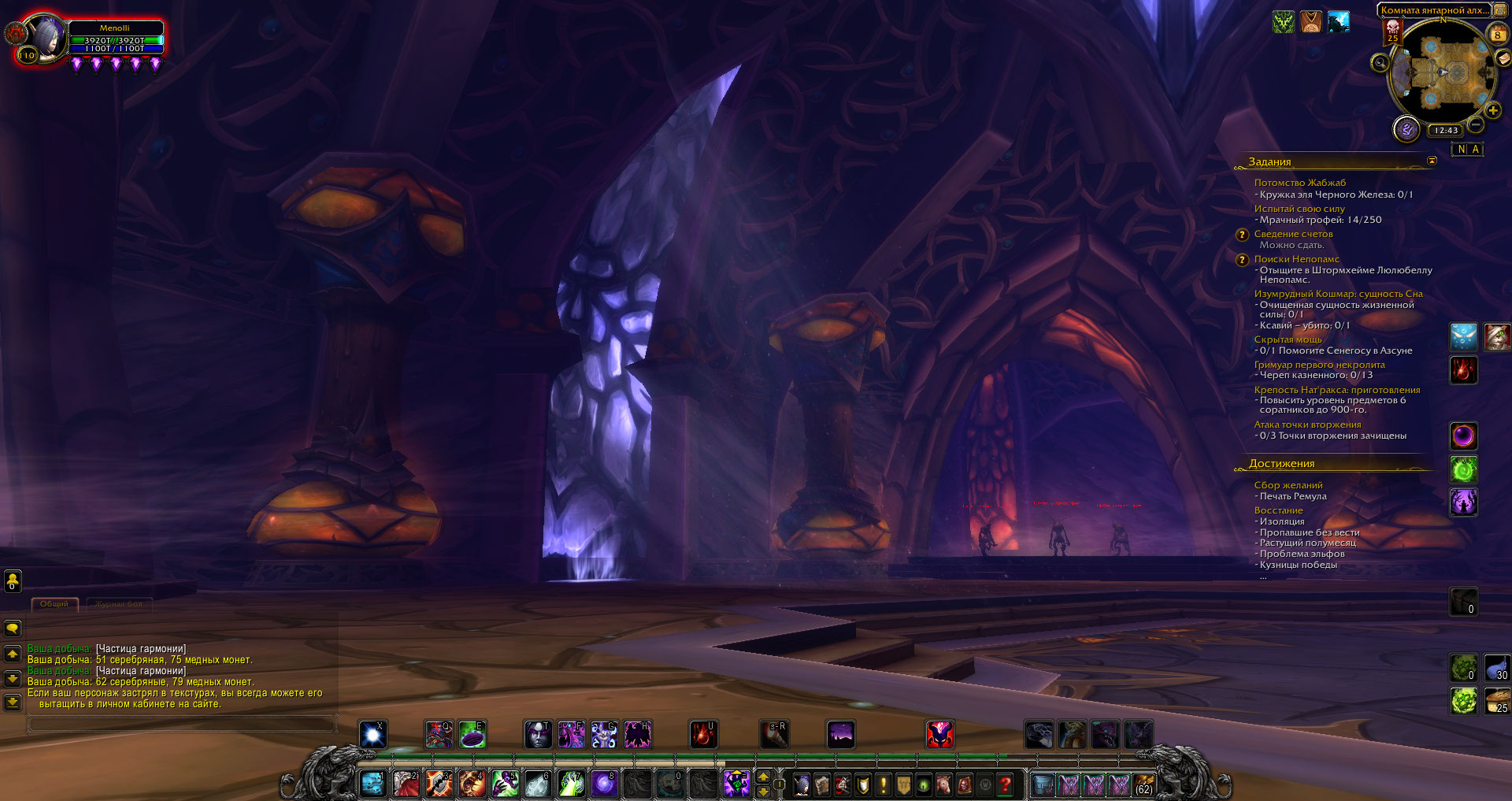Cast the white starburst spell bound to X
This screenshot has width=1512, height=801.
372,735
